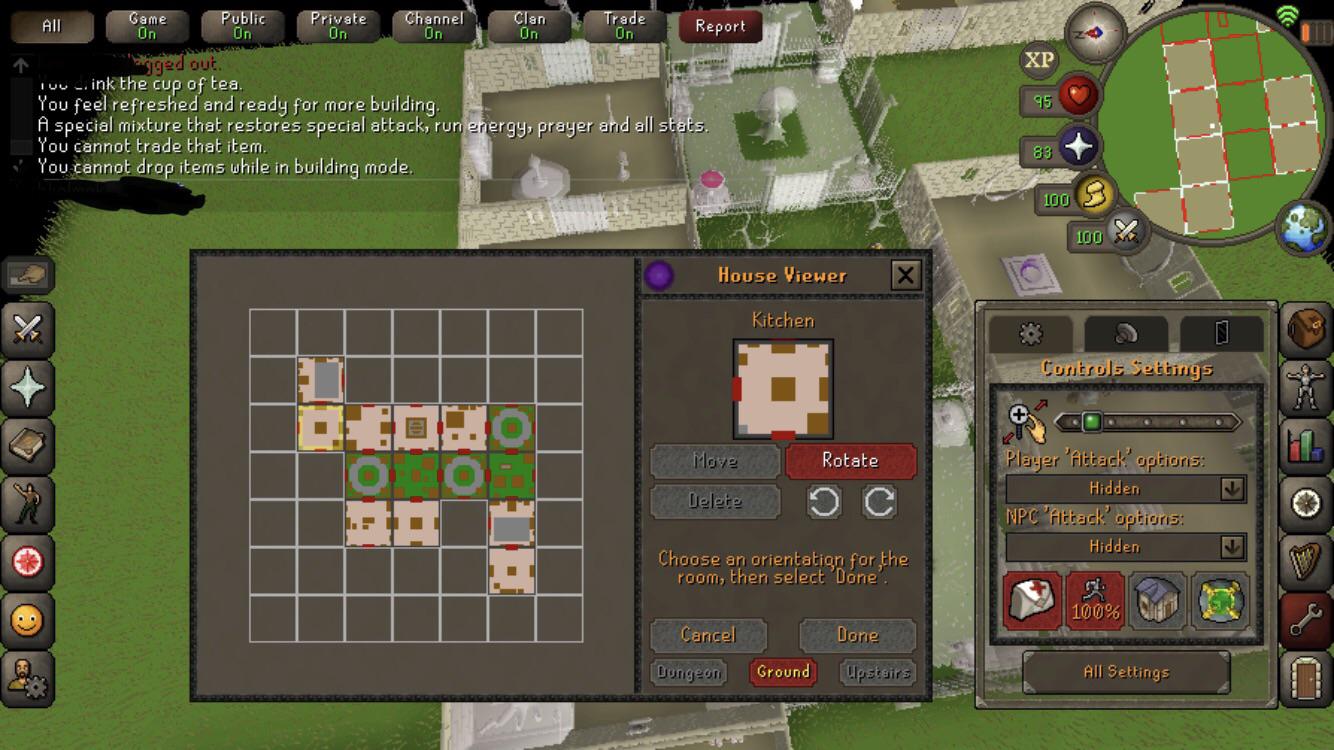Close the House Viewer window

[905, 275]
